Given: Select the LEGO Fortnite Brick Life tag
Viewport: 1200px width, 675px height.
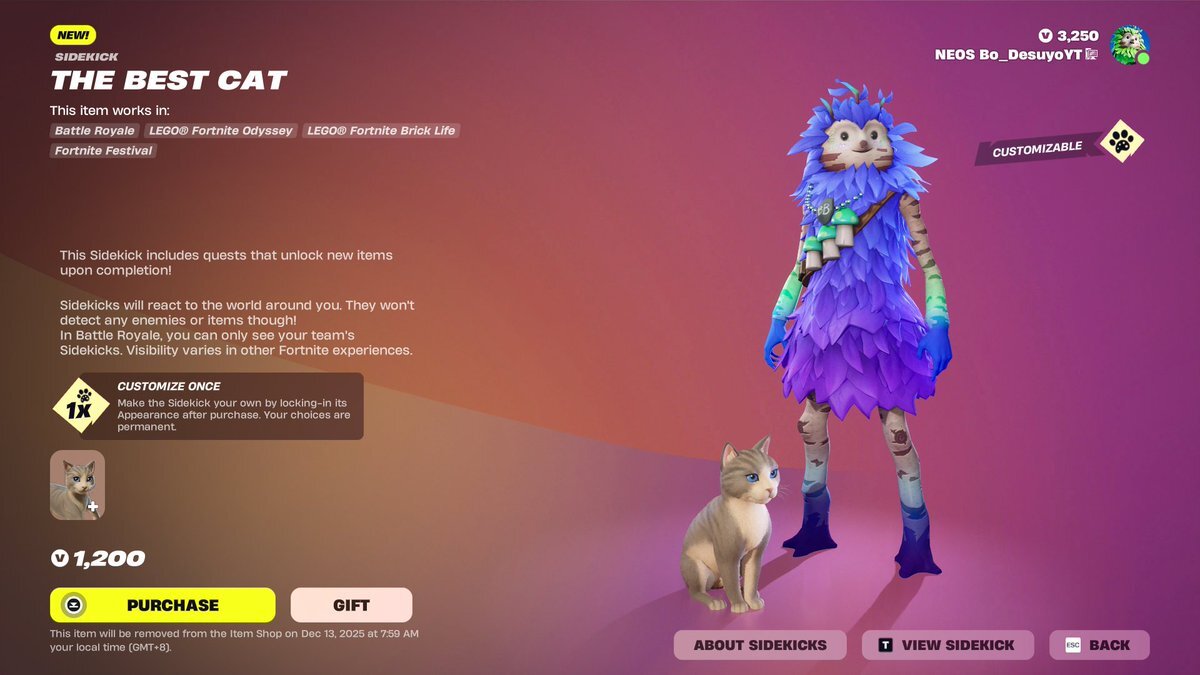Looking at the screenshot, I should point(381,131).
